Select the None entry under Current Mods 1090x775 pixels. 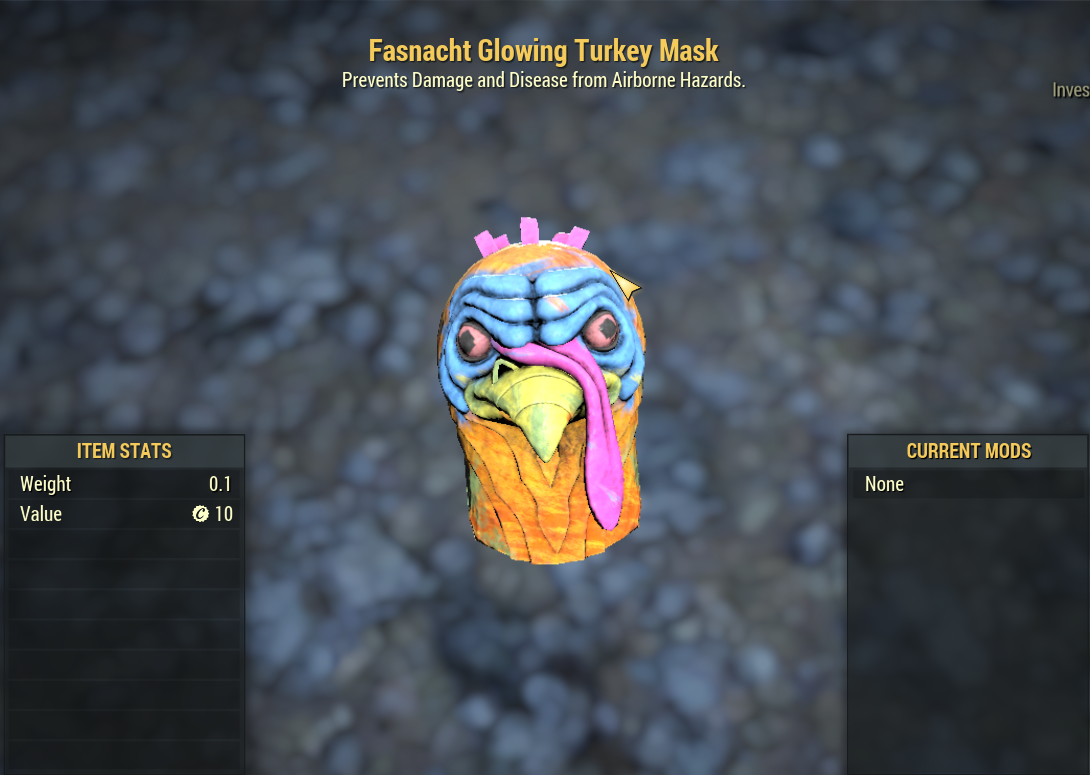point(885,484)
